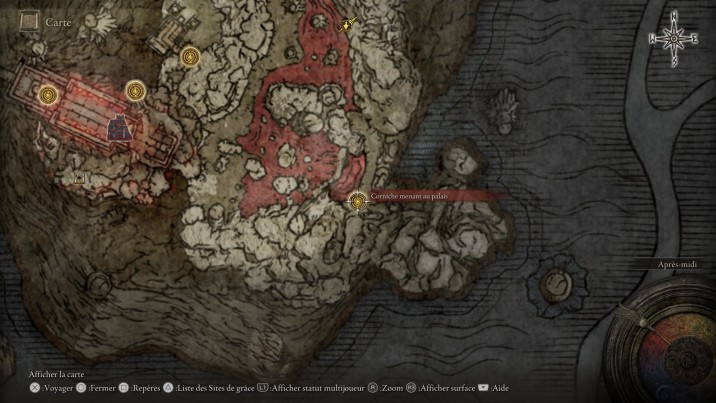
Task: Click the Carte map scroll icon
Action: (29, 20)
